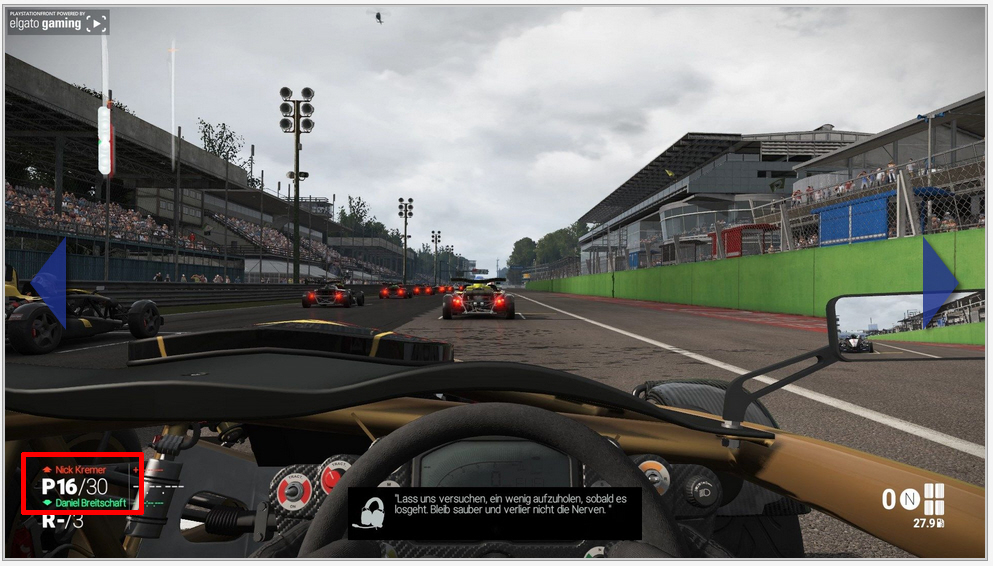Go to the previous image with the left blue arrow
This screenshot has width=993, height=566.
pos(50,282)
